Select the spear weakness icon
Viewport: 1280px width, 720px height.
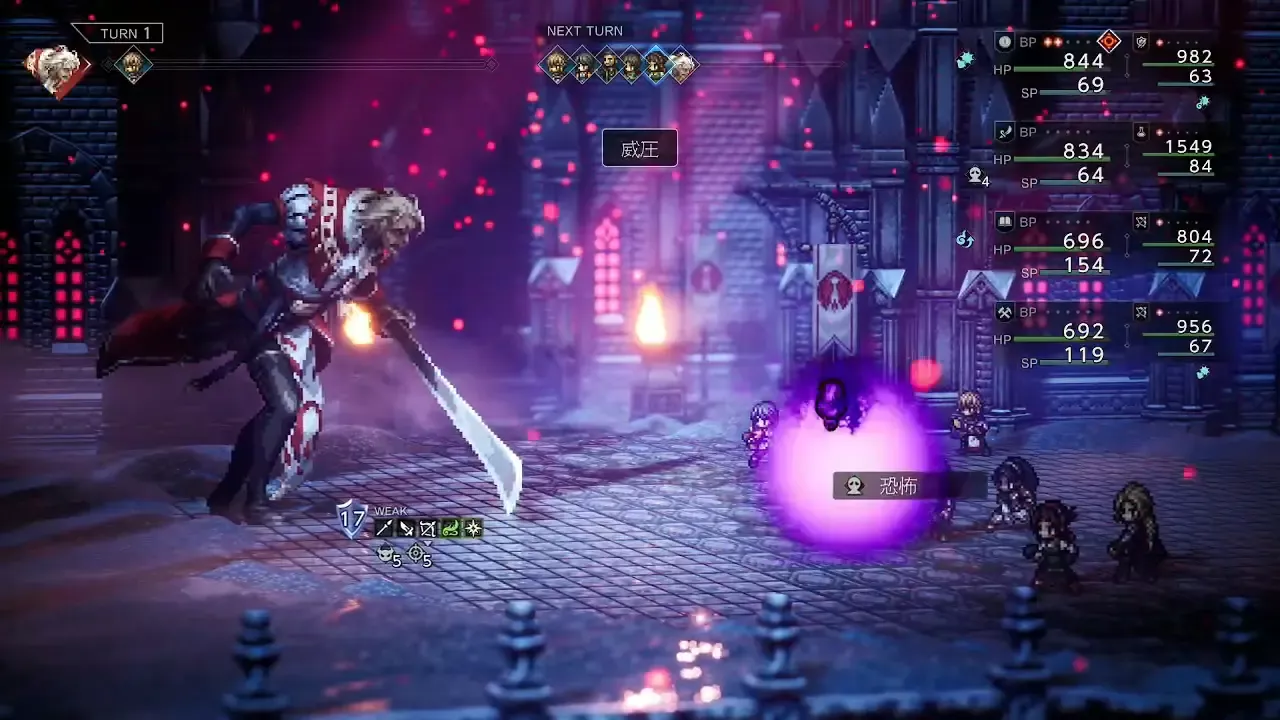384,528
